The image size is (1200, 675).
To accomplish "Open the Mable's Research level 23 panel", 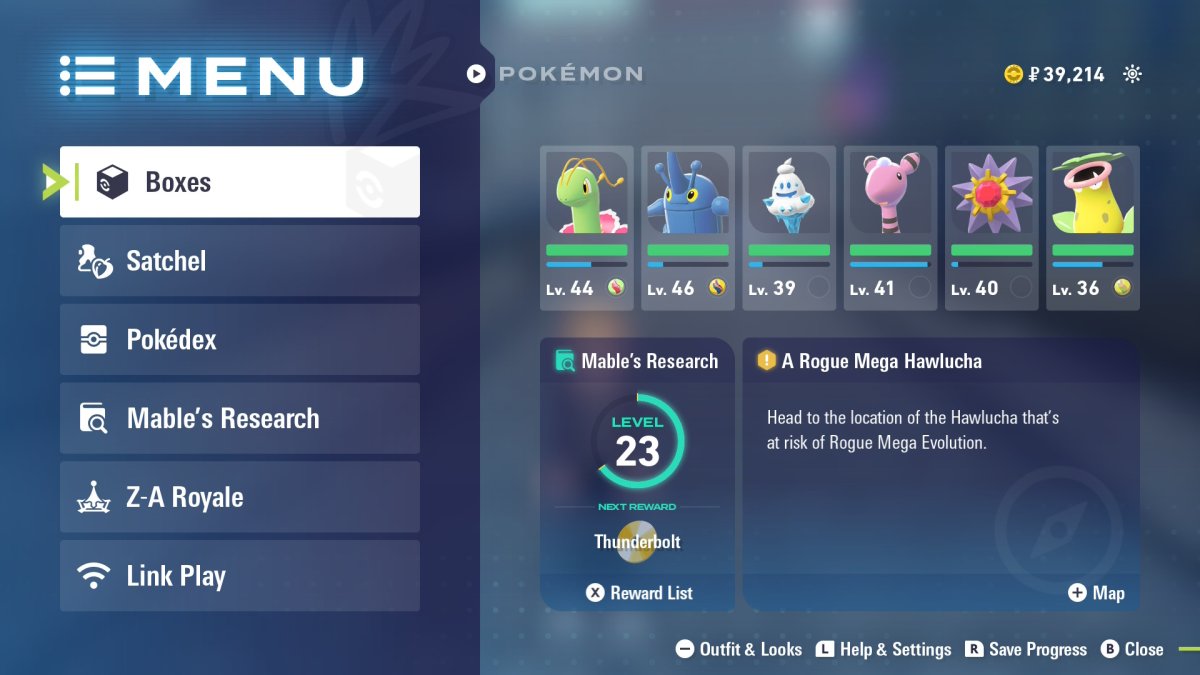I will [x=637, y=450].
